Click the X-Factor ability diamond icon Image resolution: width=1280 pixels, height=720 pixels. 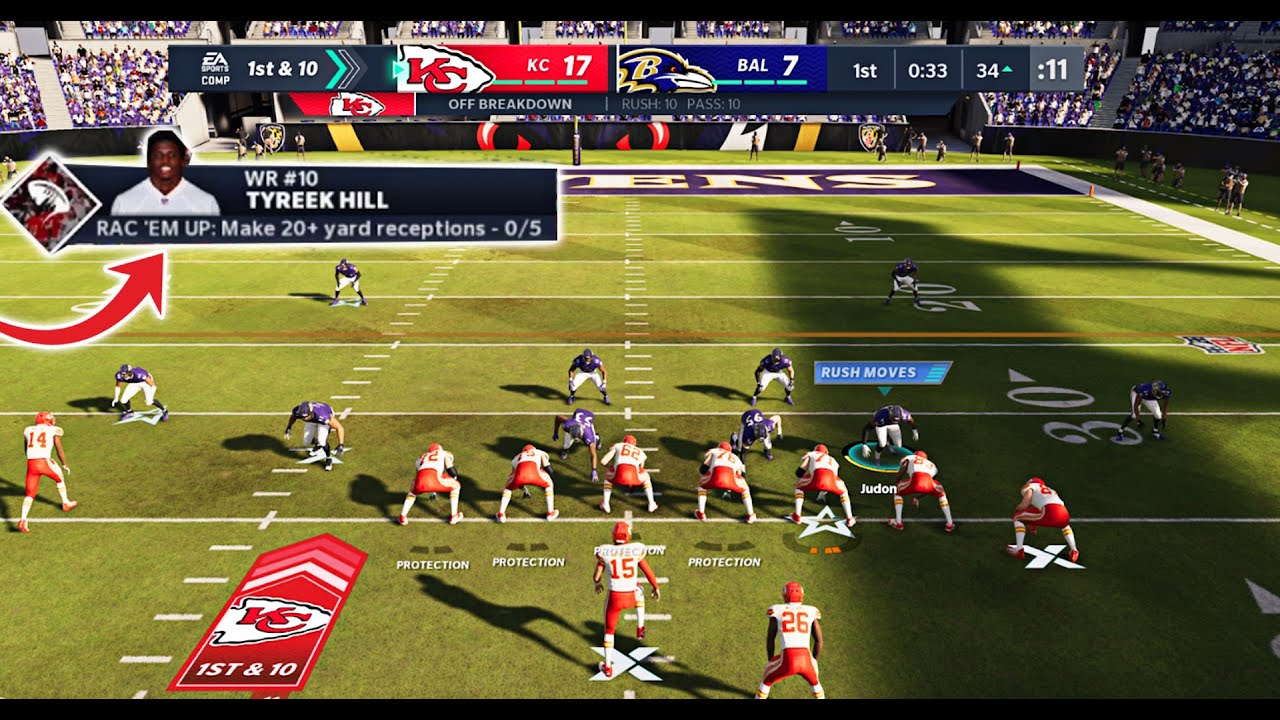[49, 204]
